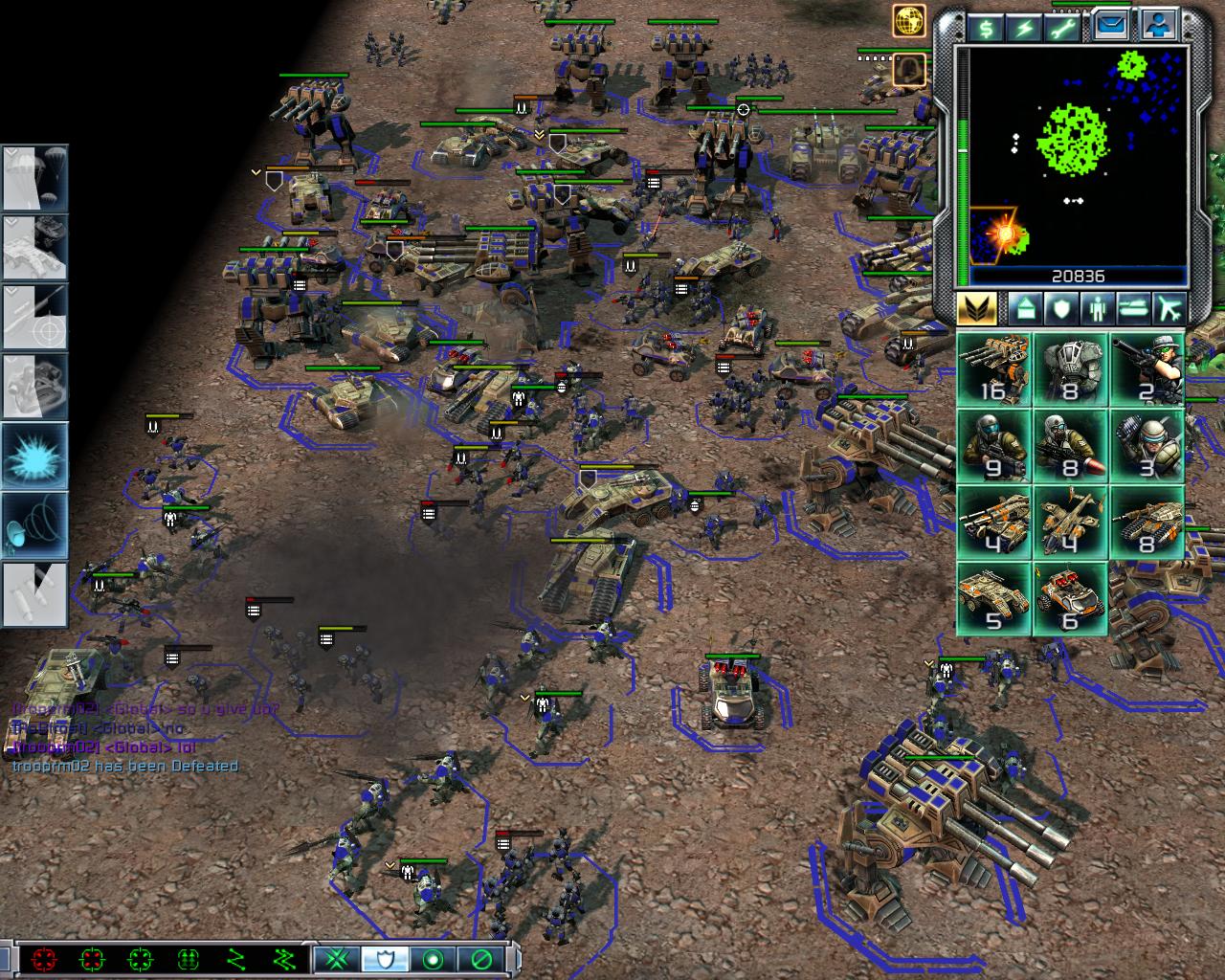1225x980 pixels.
Task: Select the sniper team portrait showing 2
Action: [x=1147, y=368]
